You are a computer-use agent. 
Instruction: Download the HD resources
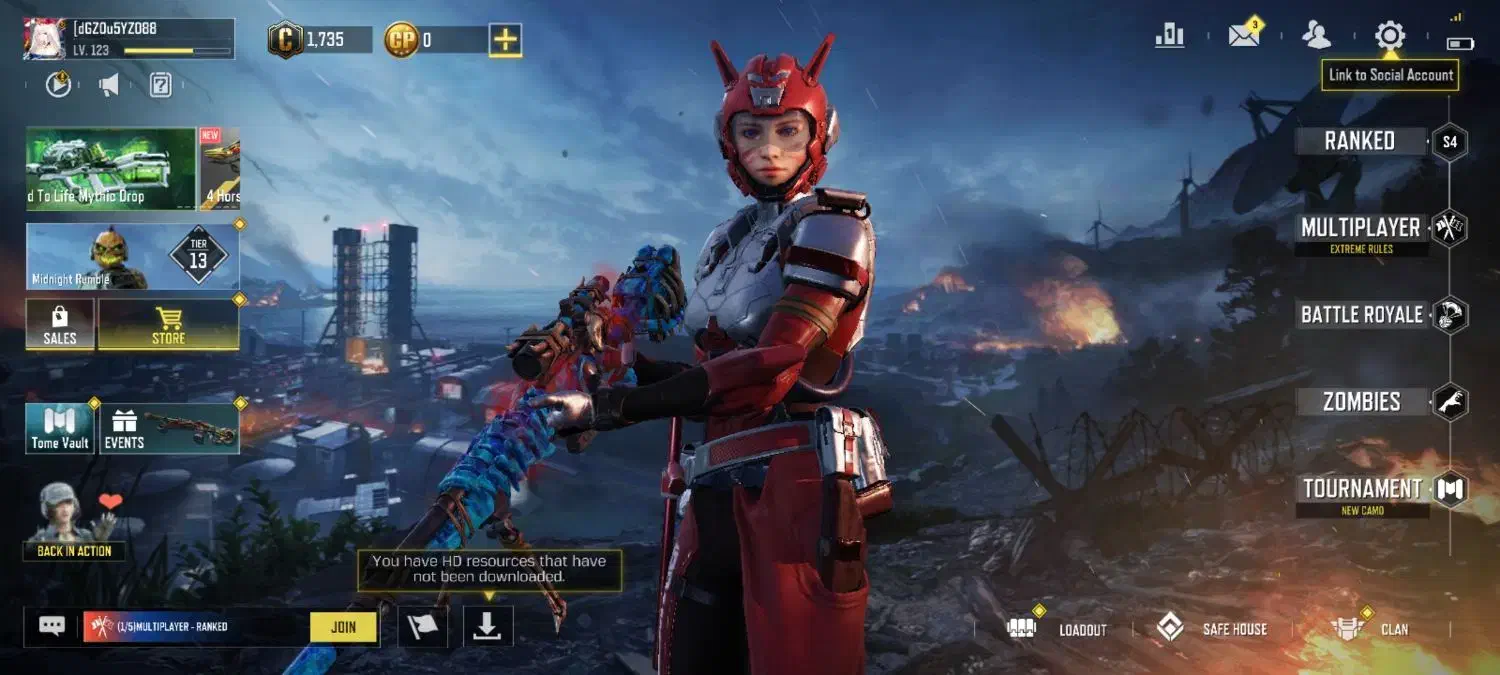point(487,626)
